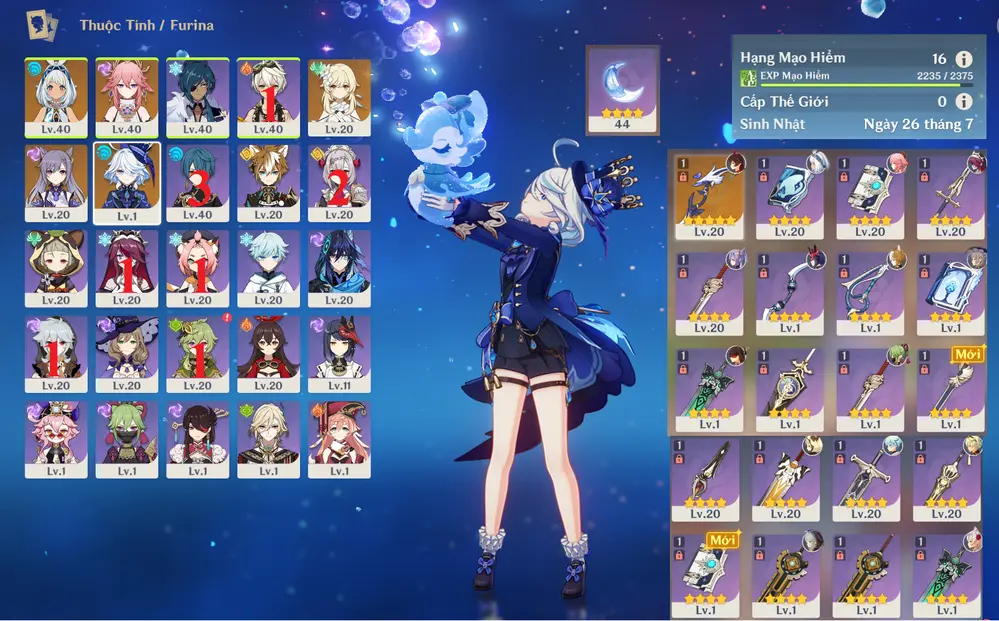Pick Keqing's character card
The height and width of the screenshot is (621, 999).
coord(56,181)
